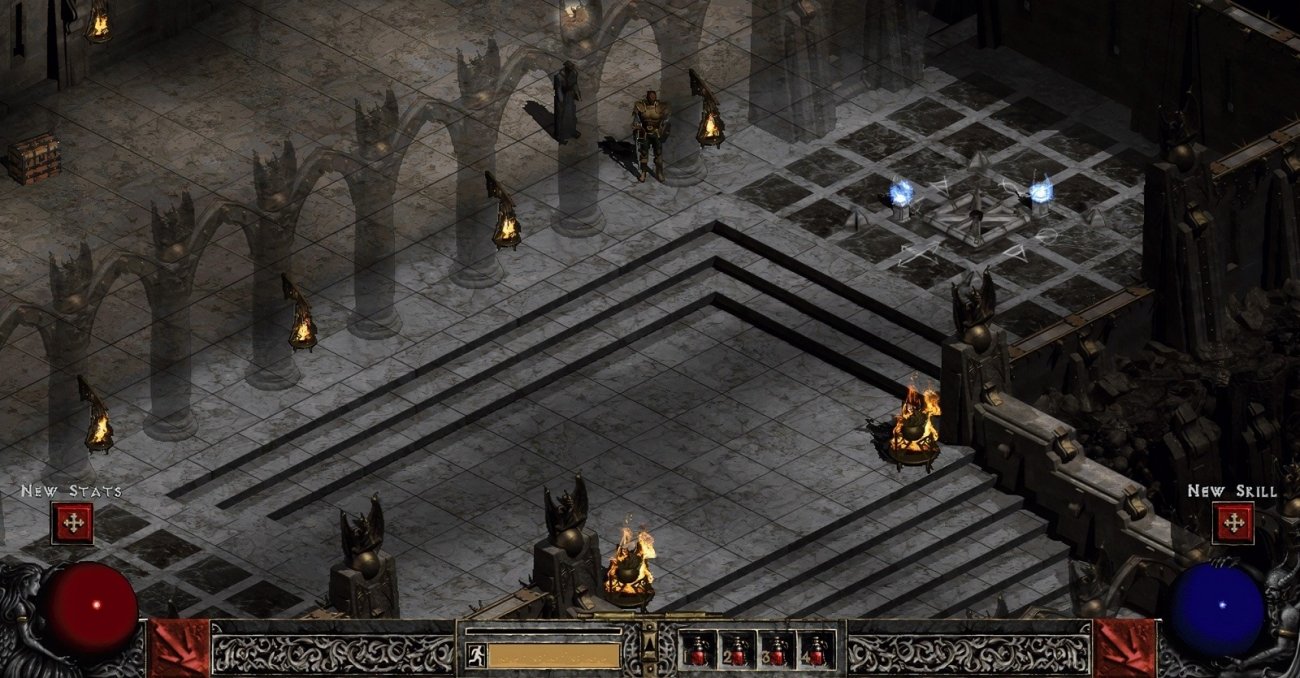1300x678 pixels.
Task: Select the left attack skill icon
Action: click(x=178, y=648)
